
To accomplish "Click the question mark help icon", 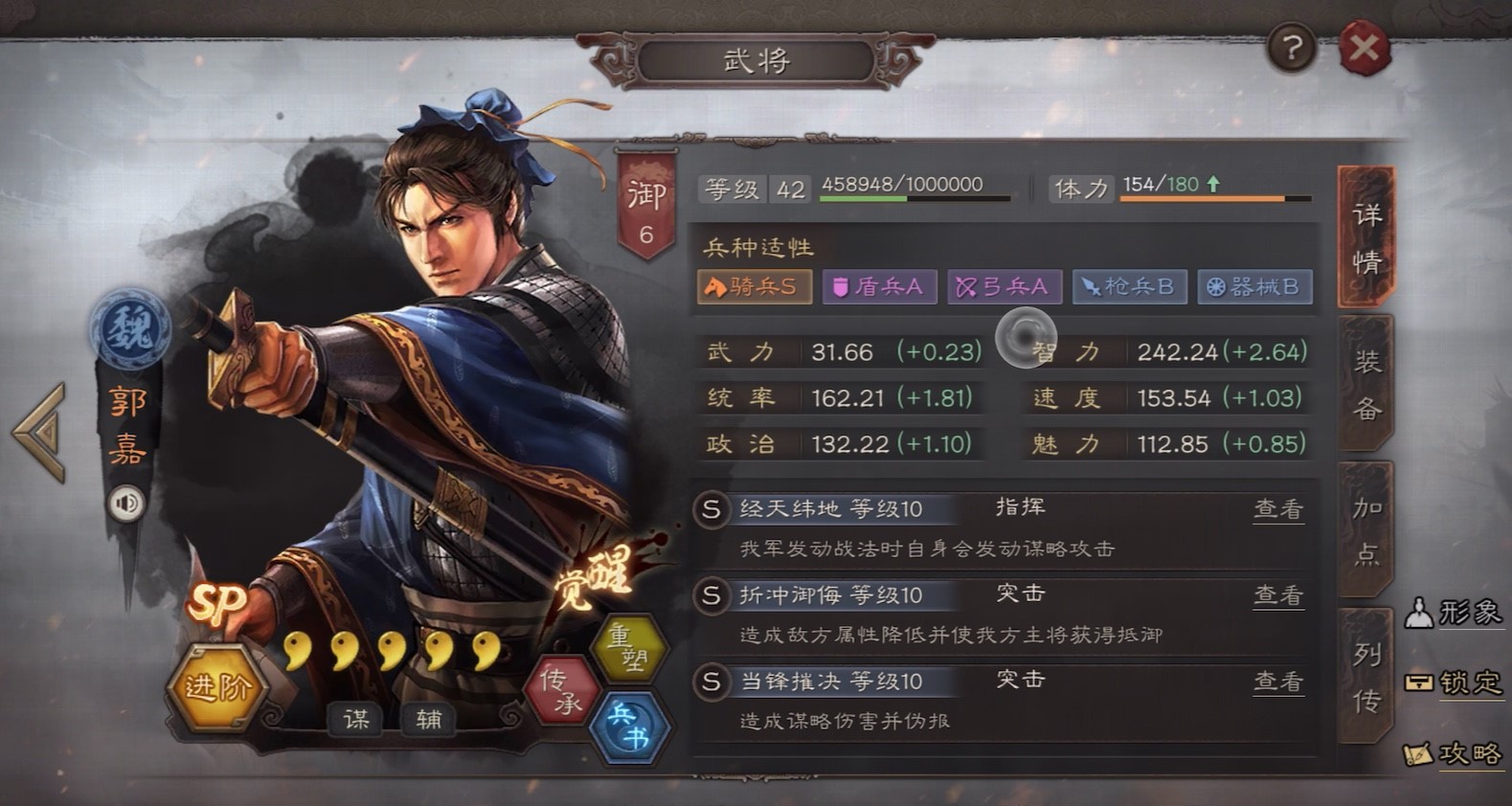I will pos(1292,48).
